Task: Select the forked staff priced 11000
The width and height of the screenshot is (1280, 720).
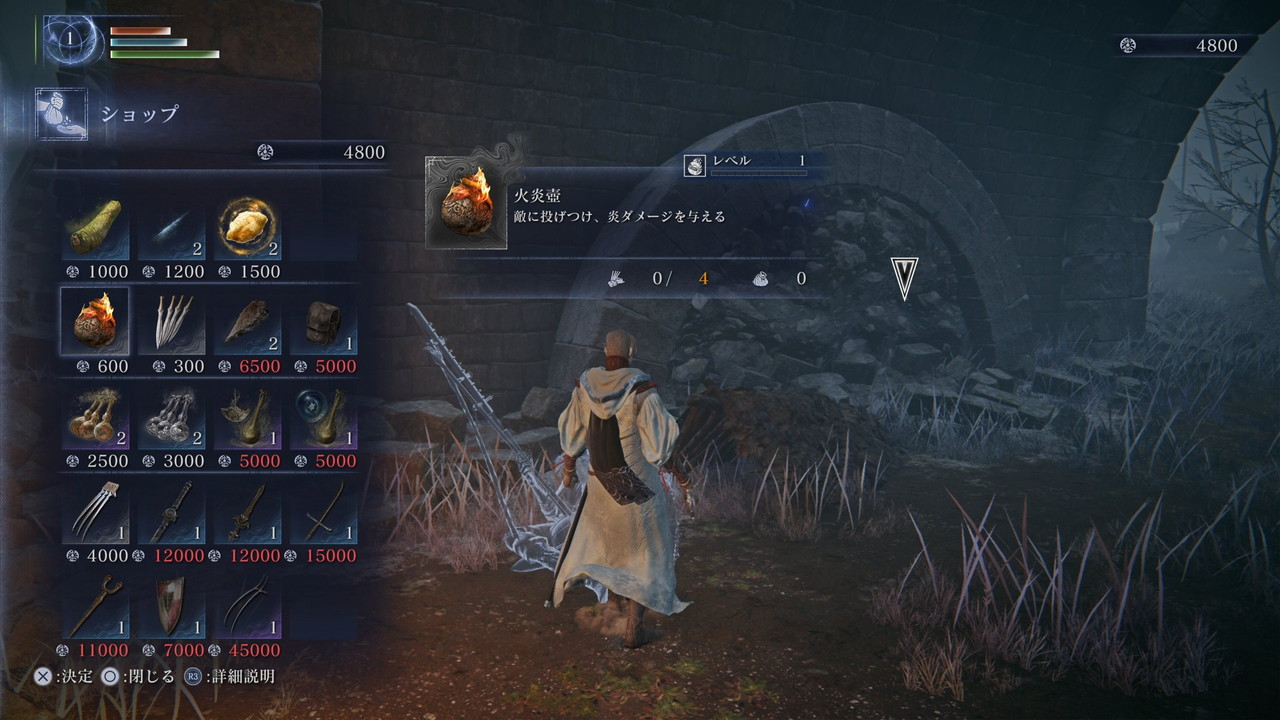Action: click(x=95, y=606)
